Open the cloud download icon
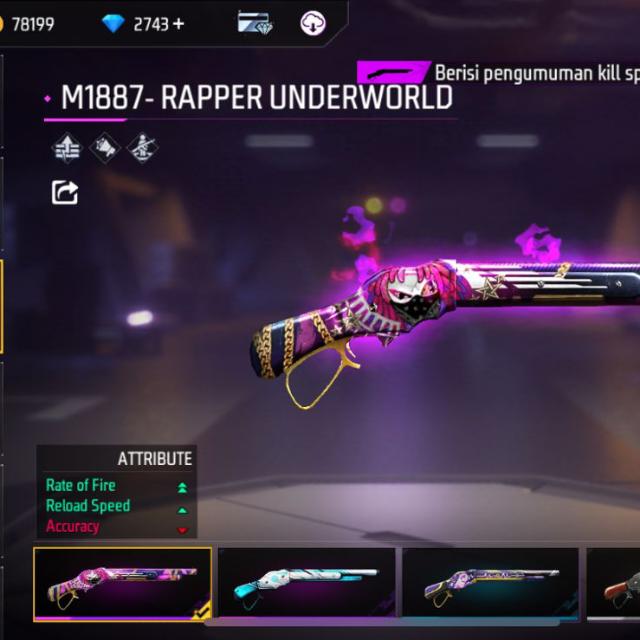This screenshot has height=640, width=640. tap(314, 23)
